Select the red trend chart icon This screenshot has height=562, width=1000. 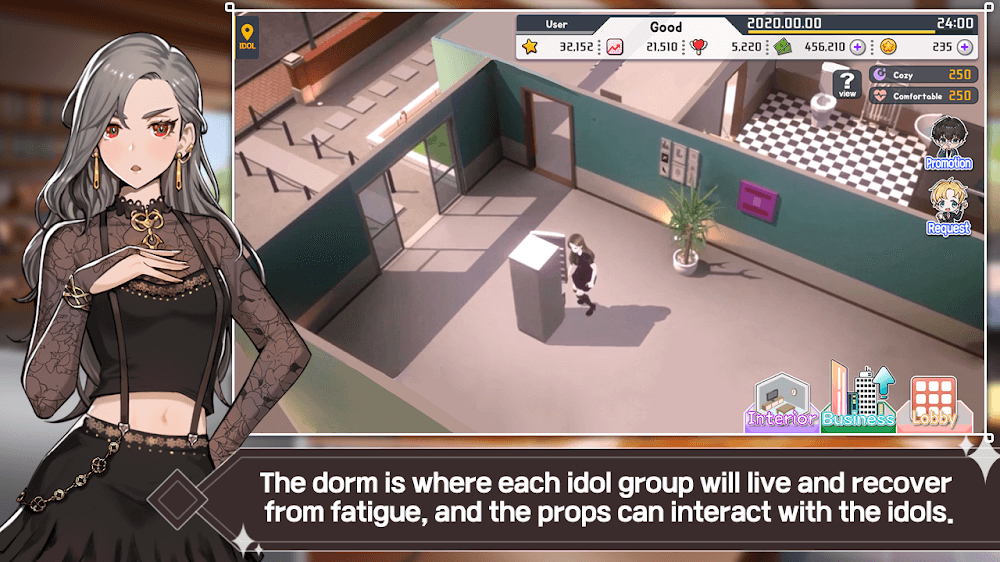[x=614, y=47]
